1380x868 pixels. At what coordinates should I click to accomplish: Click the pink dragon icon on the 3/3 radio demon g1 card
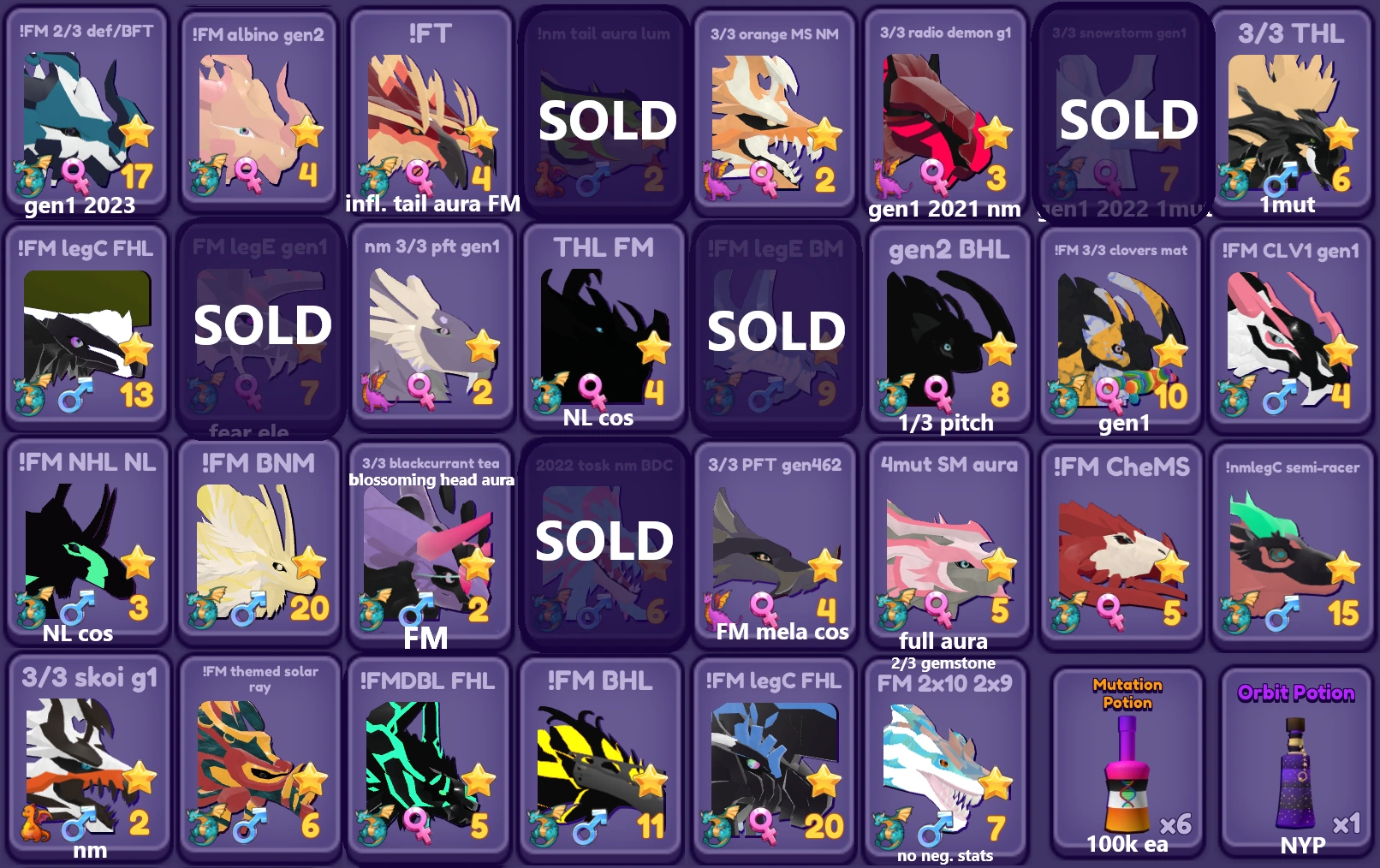click(890, 179)
